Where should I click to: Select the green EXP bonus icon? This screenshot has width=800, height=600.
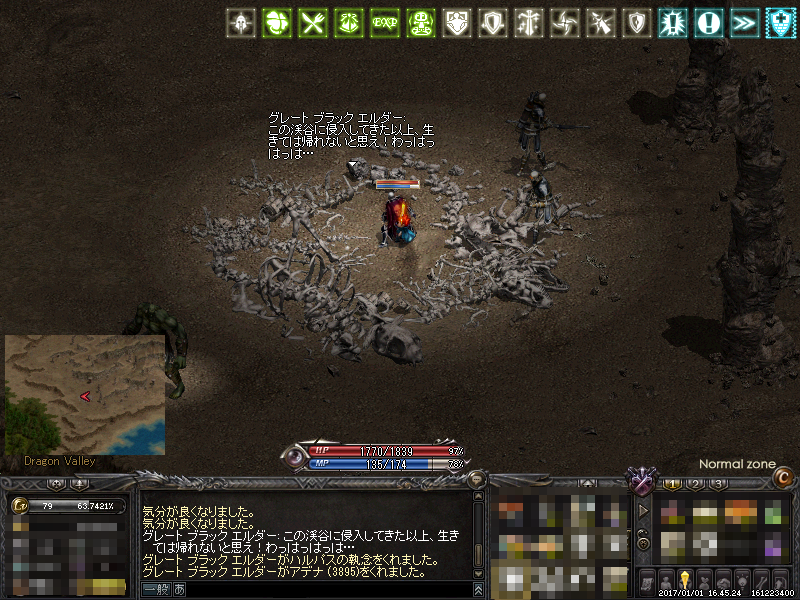(383, 23)
